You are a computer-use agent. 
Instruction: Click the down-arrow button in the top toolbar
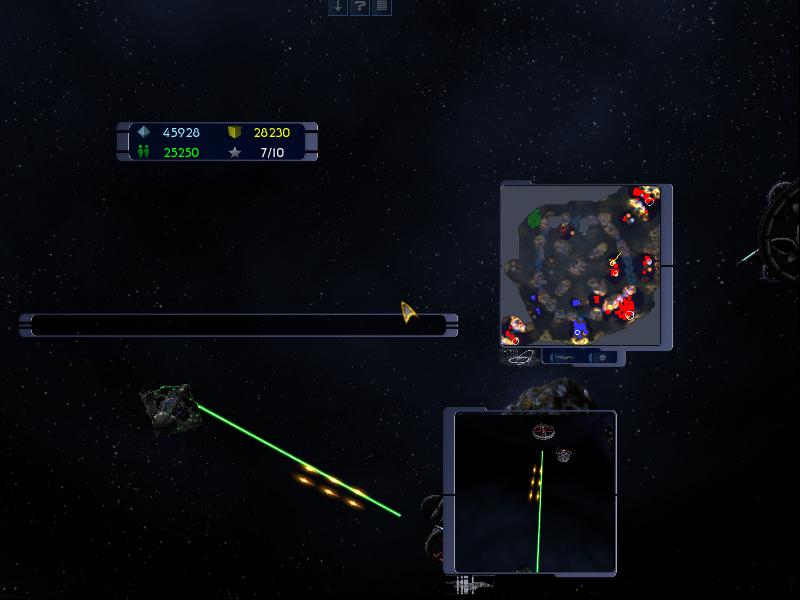pyautogui.click(x=338, y=7)
